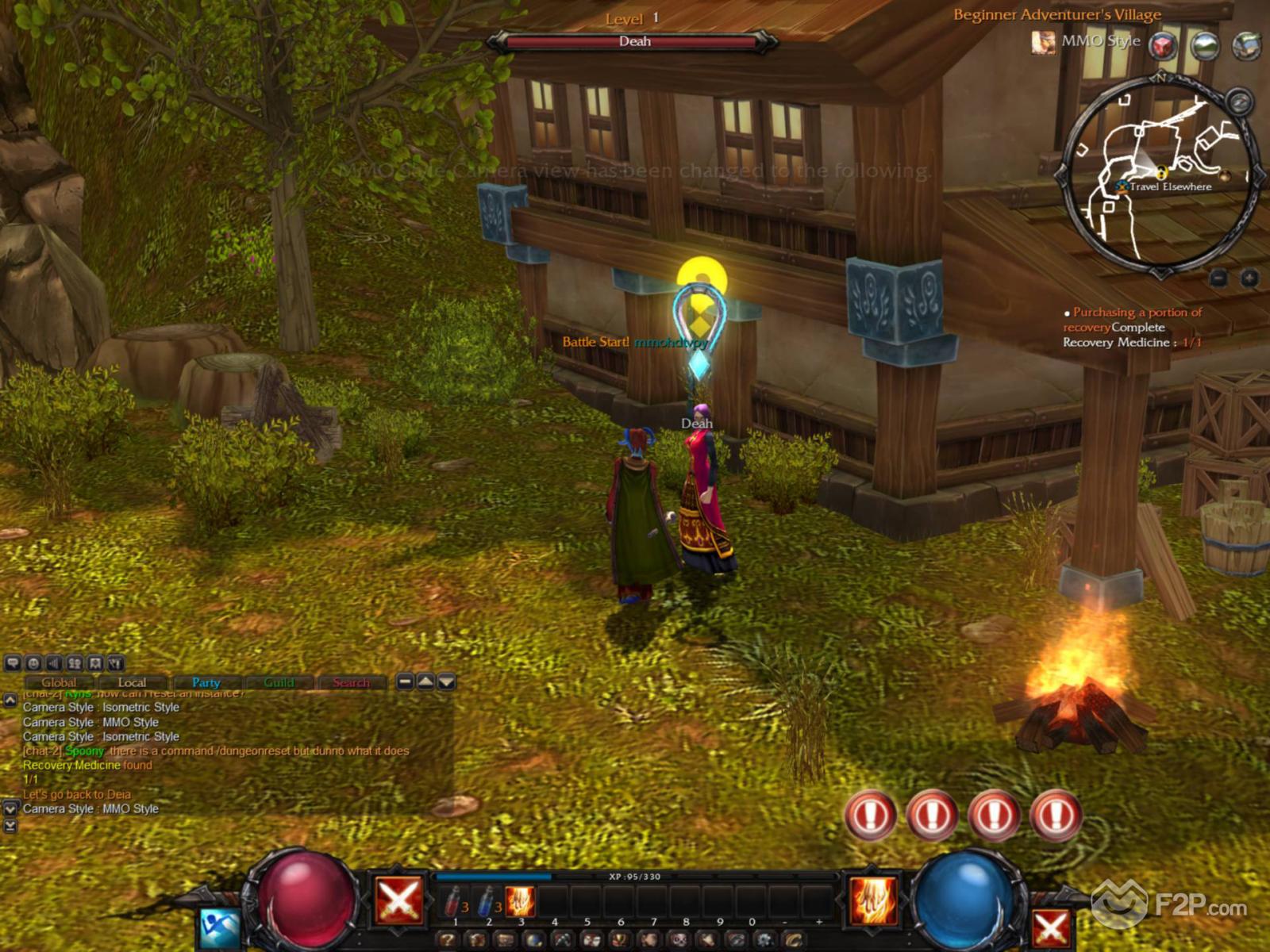This screenshot has width=1270, height=952.
Task: Open the Local chat tab
Action: [x=132, y=682]
